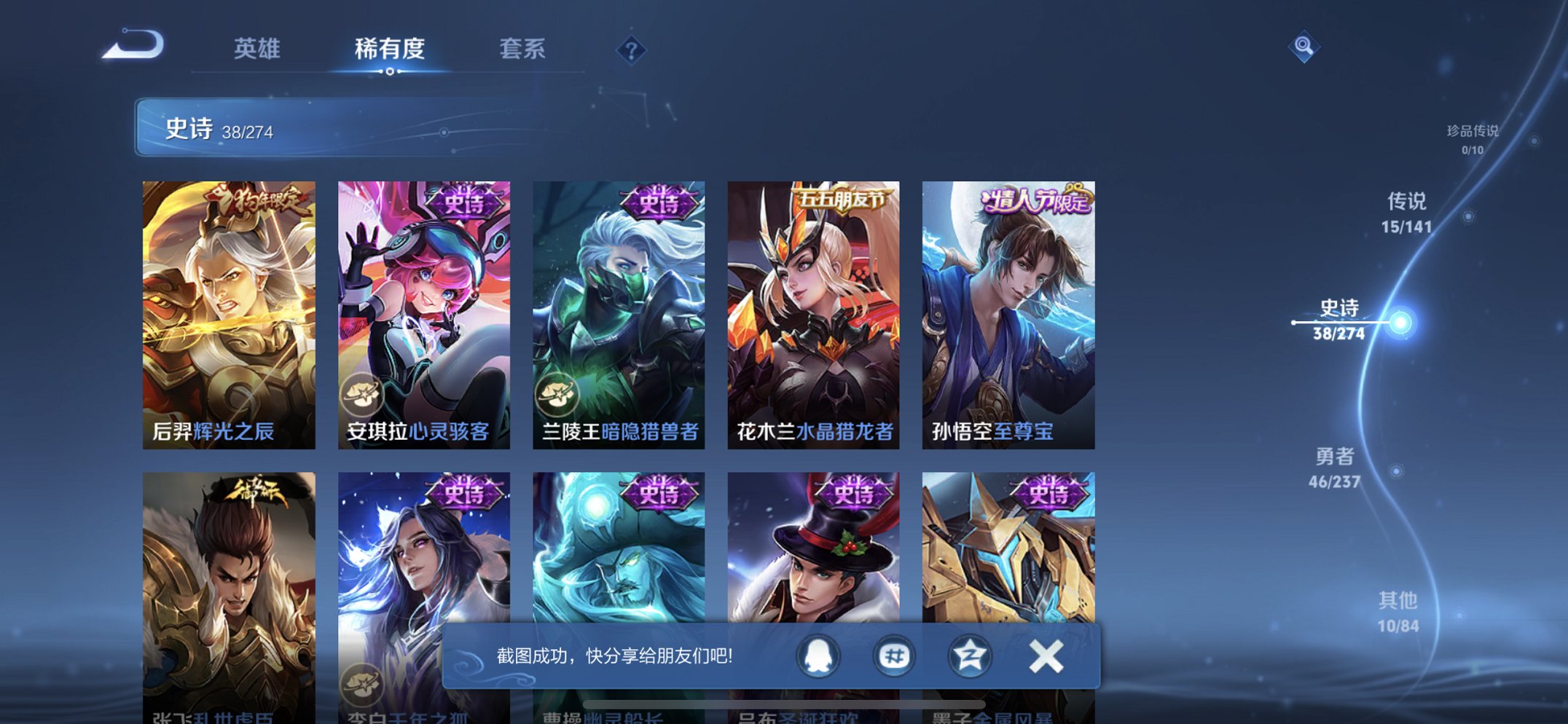Click the question mark help icon beside tabs

coord(633,50)
